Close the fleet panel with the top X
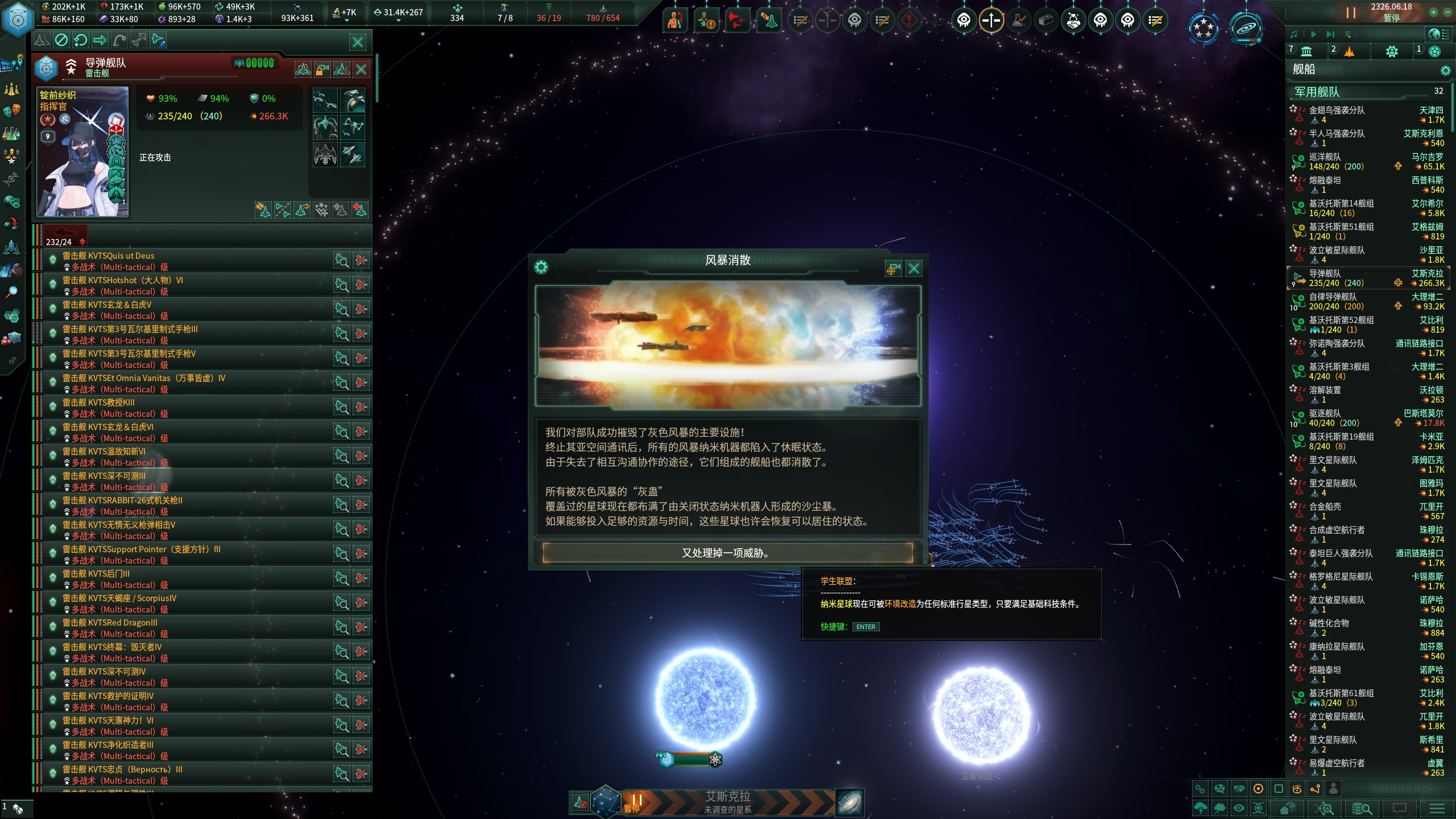Screen dimensions: 1456x819 pos(358,41)
